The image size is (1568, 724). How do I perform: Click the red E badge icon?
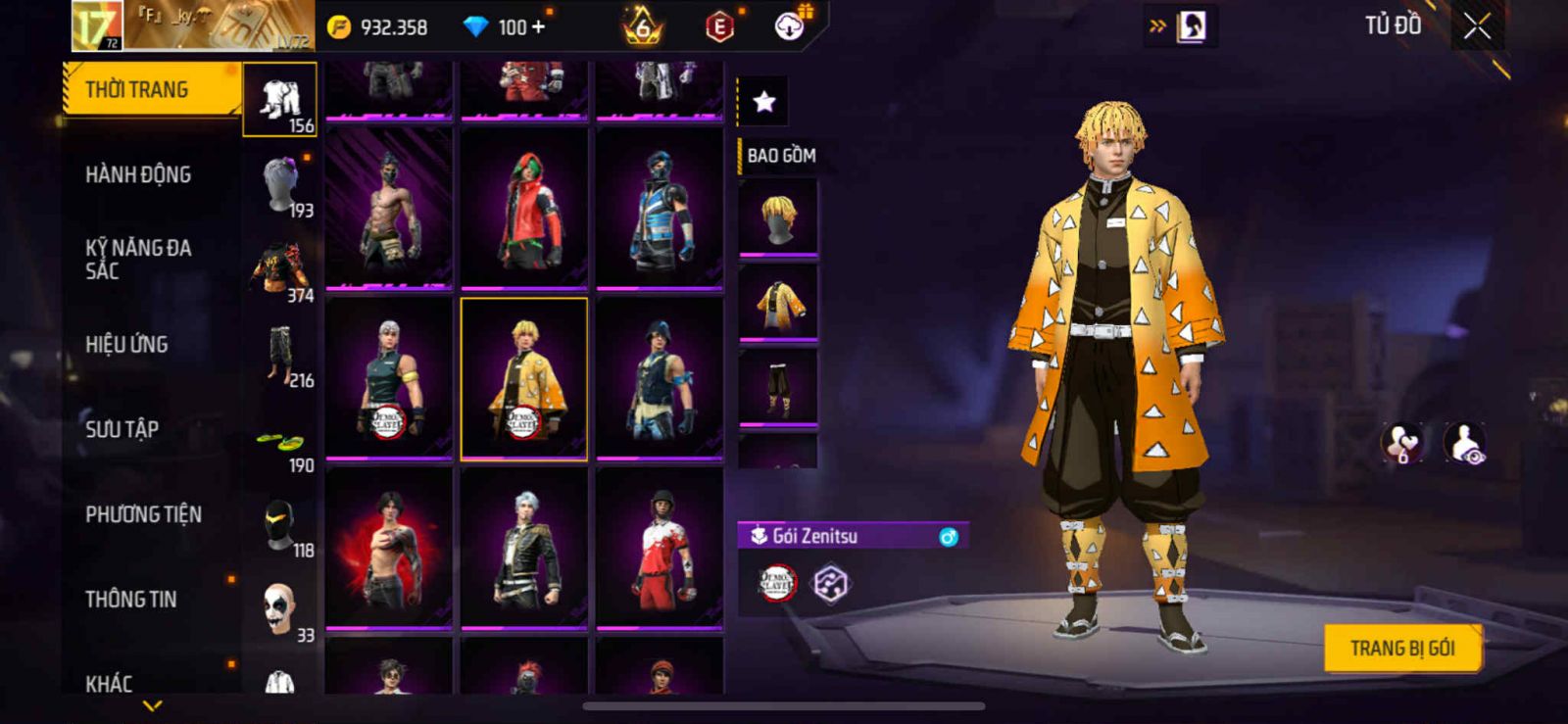(x=719, y=27)
